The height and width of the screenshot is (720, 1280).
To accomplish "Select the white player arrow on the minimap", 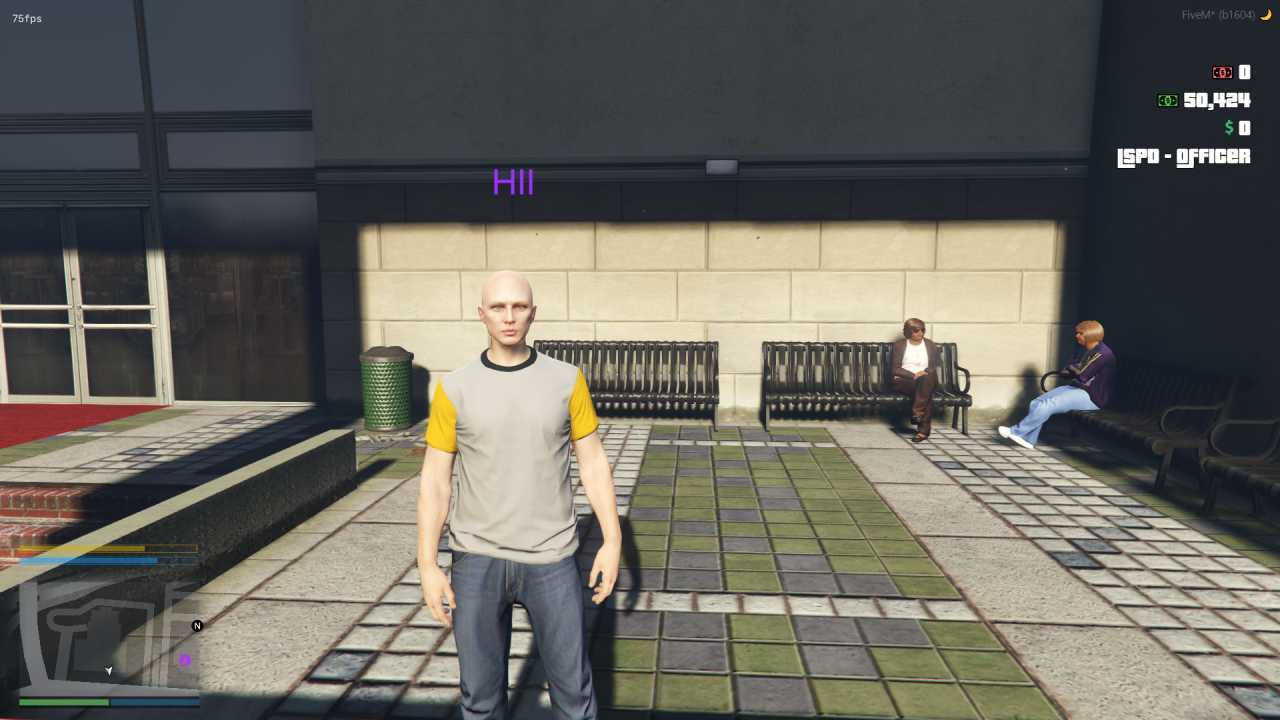I will click(x=108, y=672).
